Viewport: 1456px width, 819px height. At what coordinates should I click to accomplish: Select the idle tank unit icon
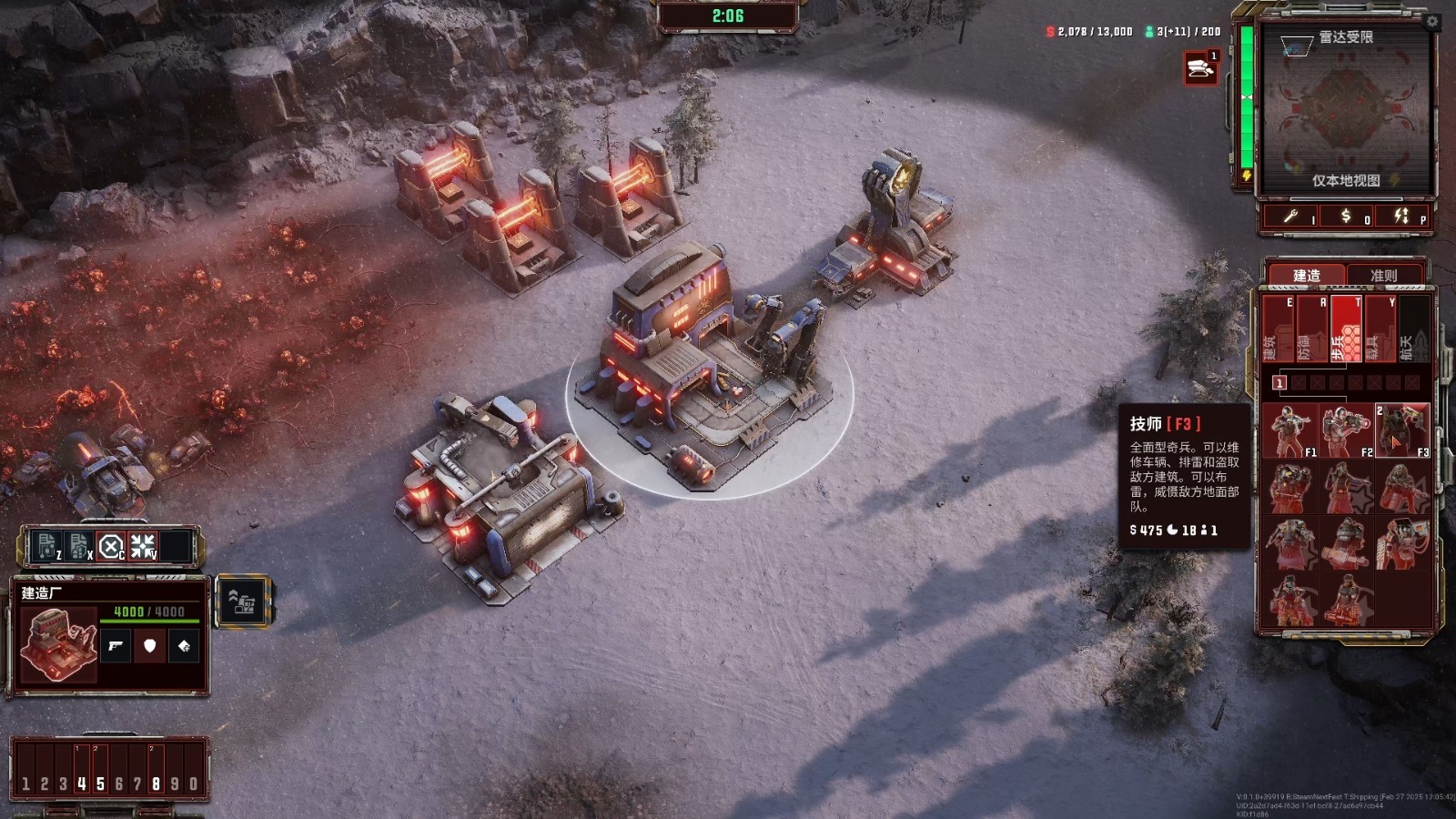click(1200, 68)
